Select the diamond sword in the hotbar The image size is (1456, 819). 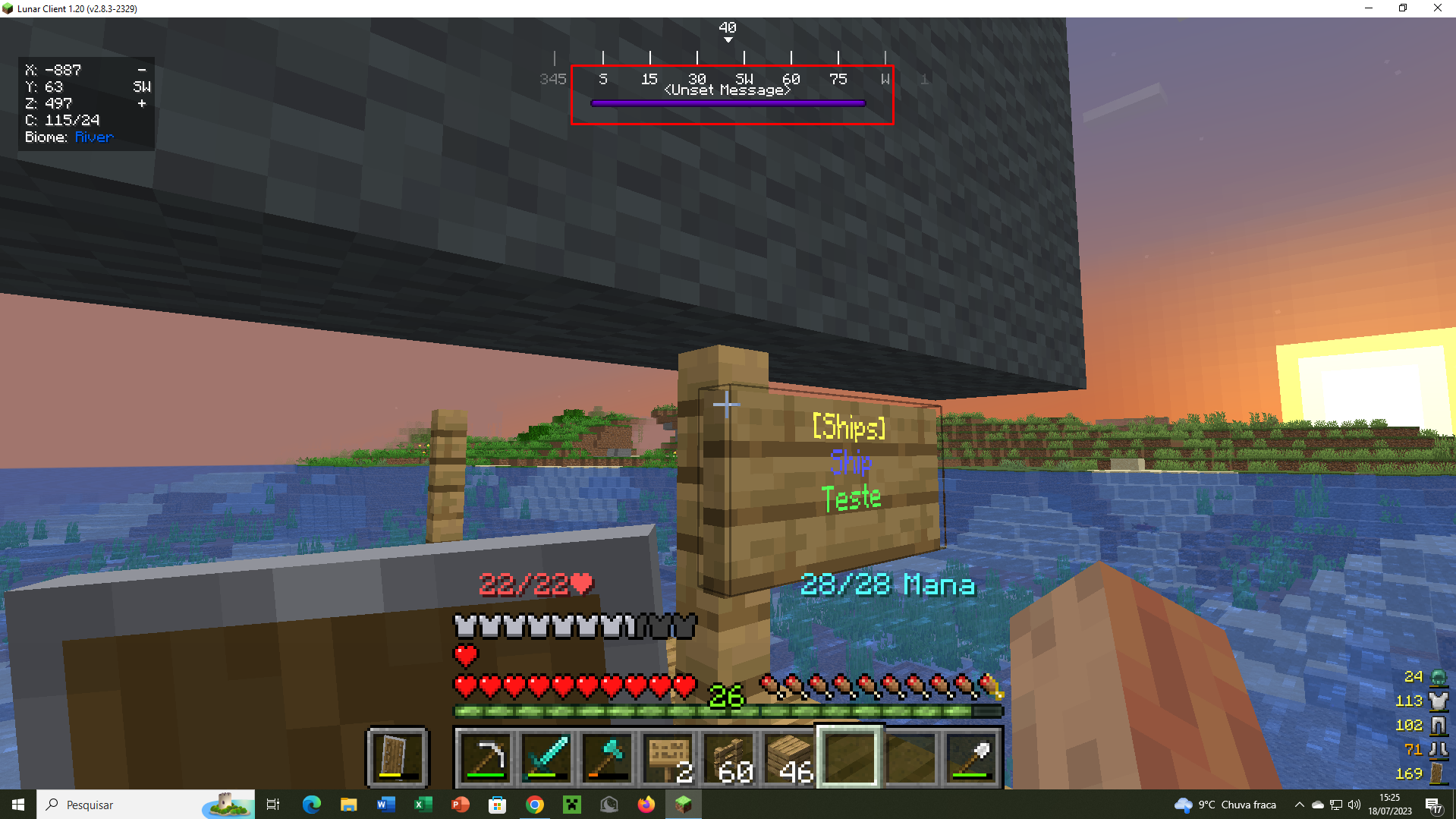point(547,757)
